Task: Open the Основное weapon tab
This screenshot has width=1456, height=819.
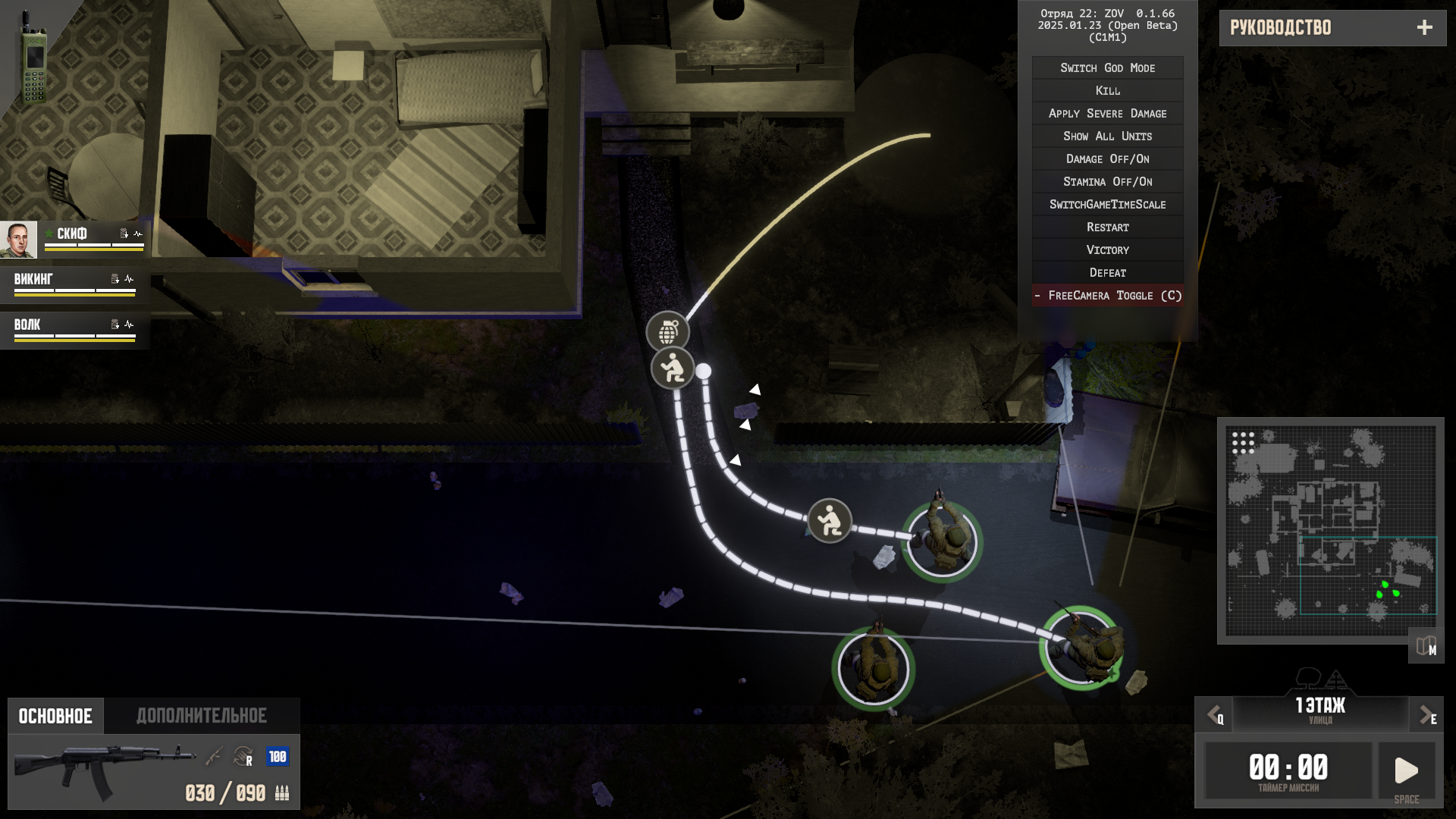Action: pyautogui.click(x=55, y=716)
